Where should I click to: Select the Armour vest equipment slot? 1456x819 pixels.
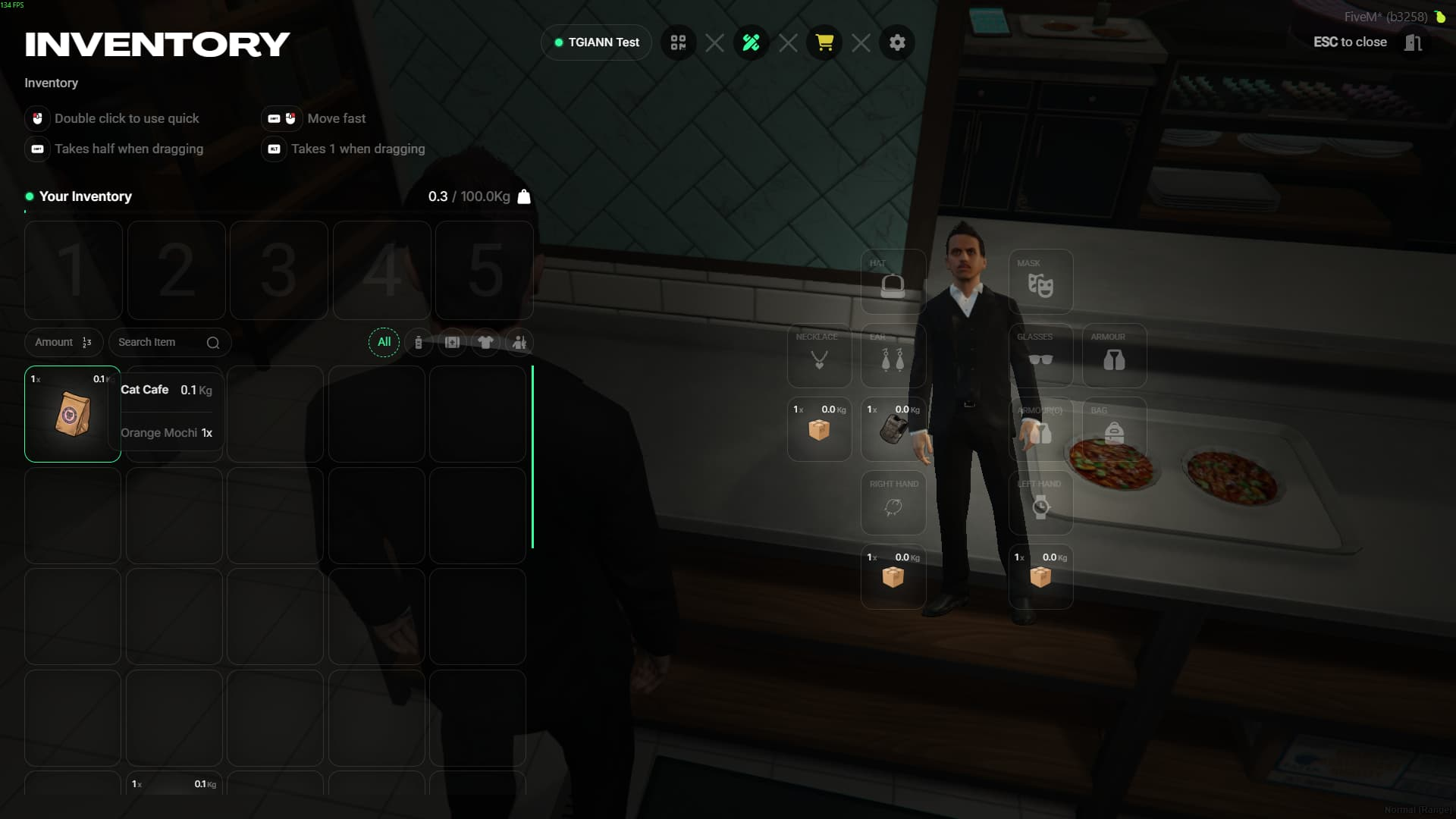coord(1114,356)
